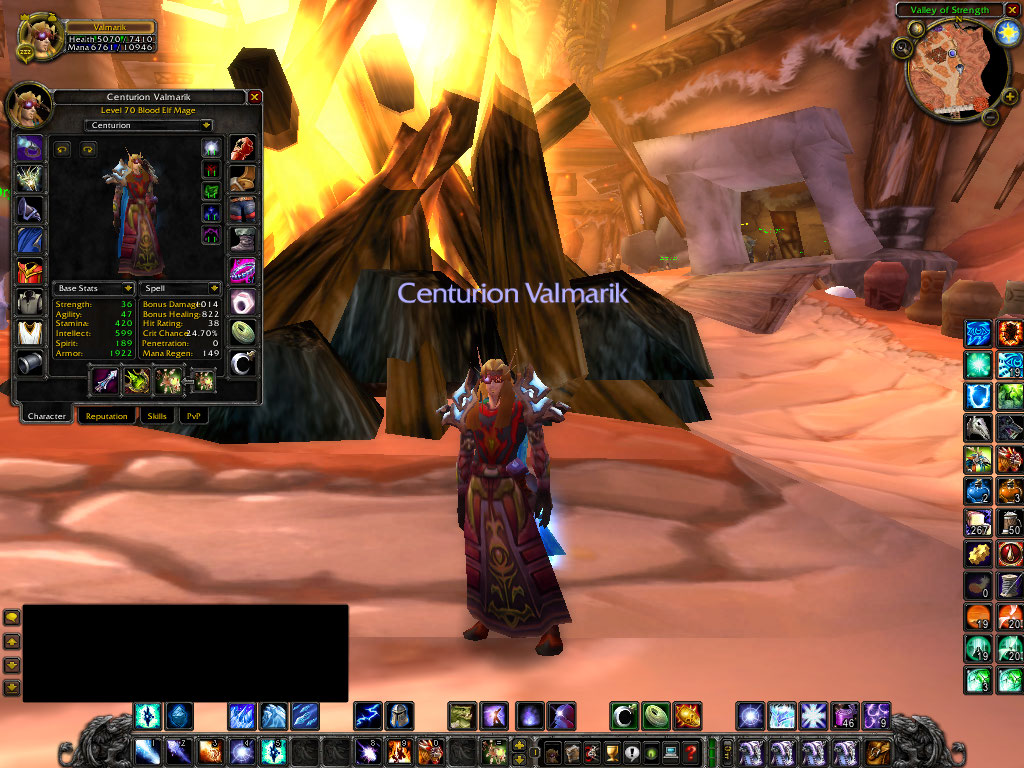Click the crescent moon trinket slot
Image resolution: width=1024 pixels, height=768 pixels.
(243, 362)
